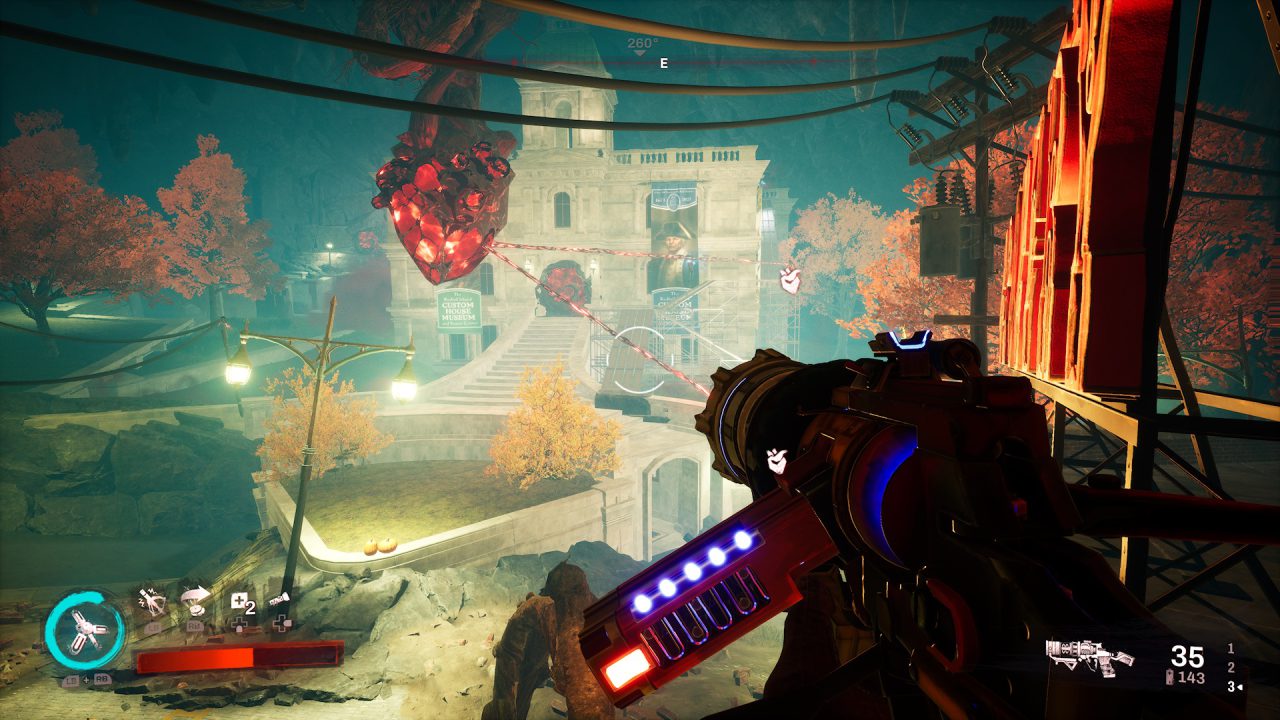
Task: Select weapon slot 2 in the weapon list
Action: click(x=1230, y=667)
